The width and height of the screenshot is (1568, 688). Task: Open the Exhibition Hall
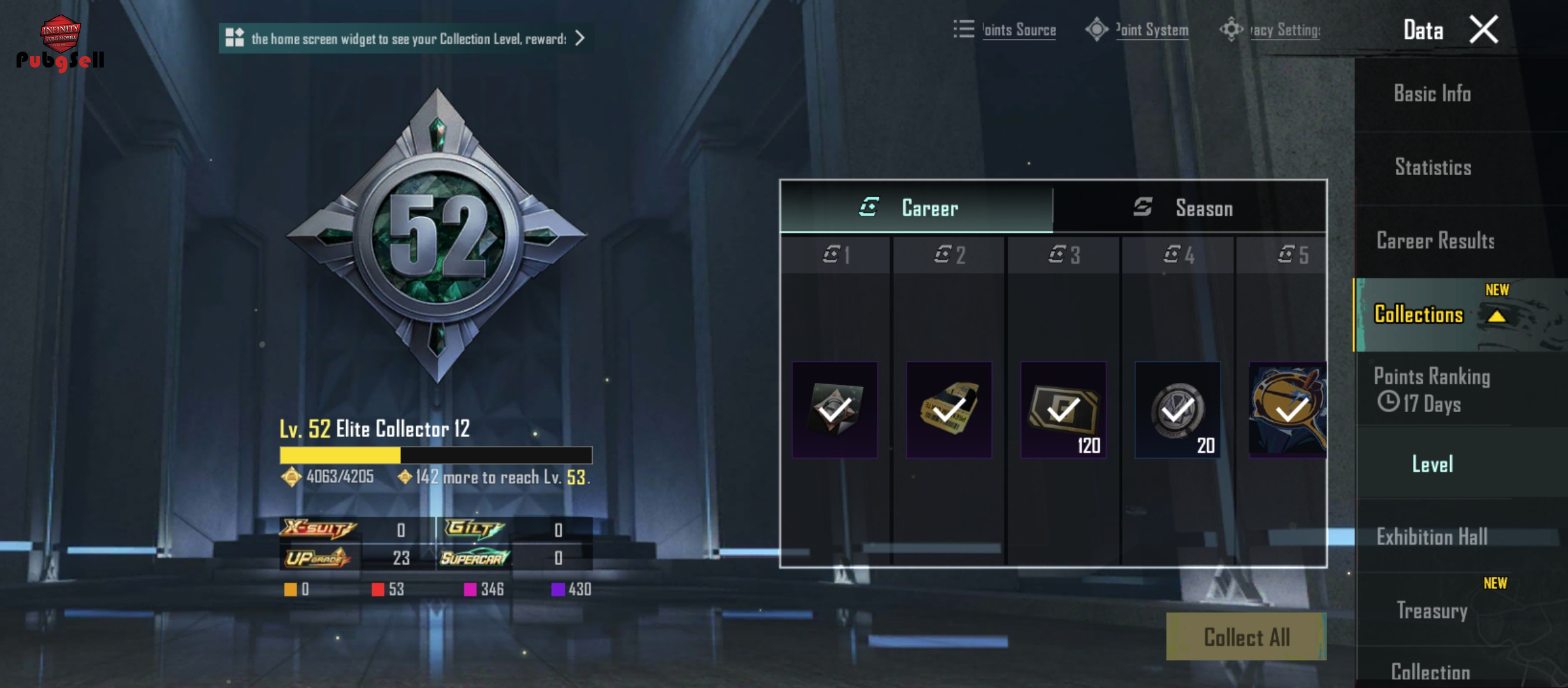pyautogui.click(x=1432, y=537)
